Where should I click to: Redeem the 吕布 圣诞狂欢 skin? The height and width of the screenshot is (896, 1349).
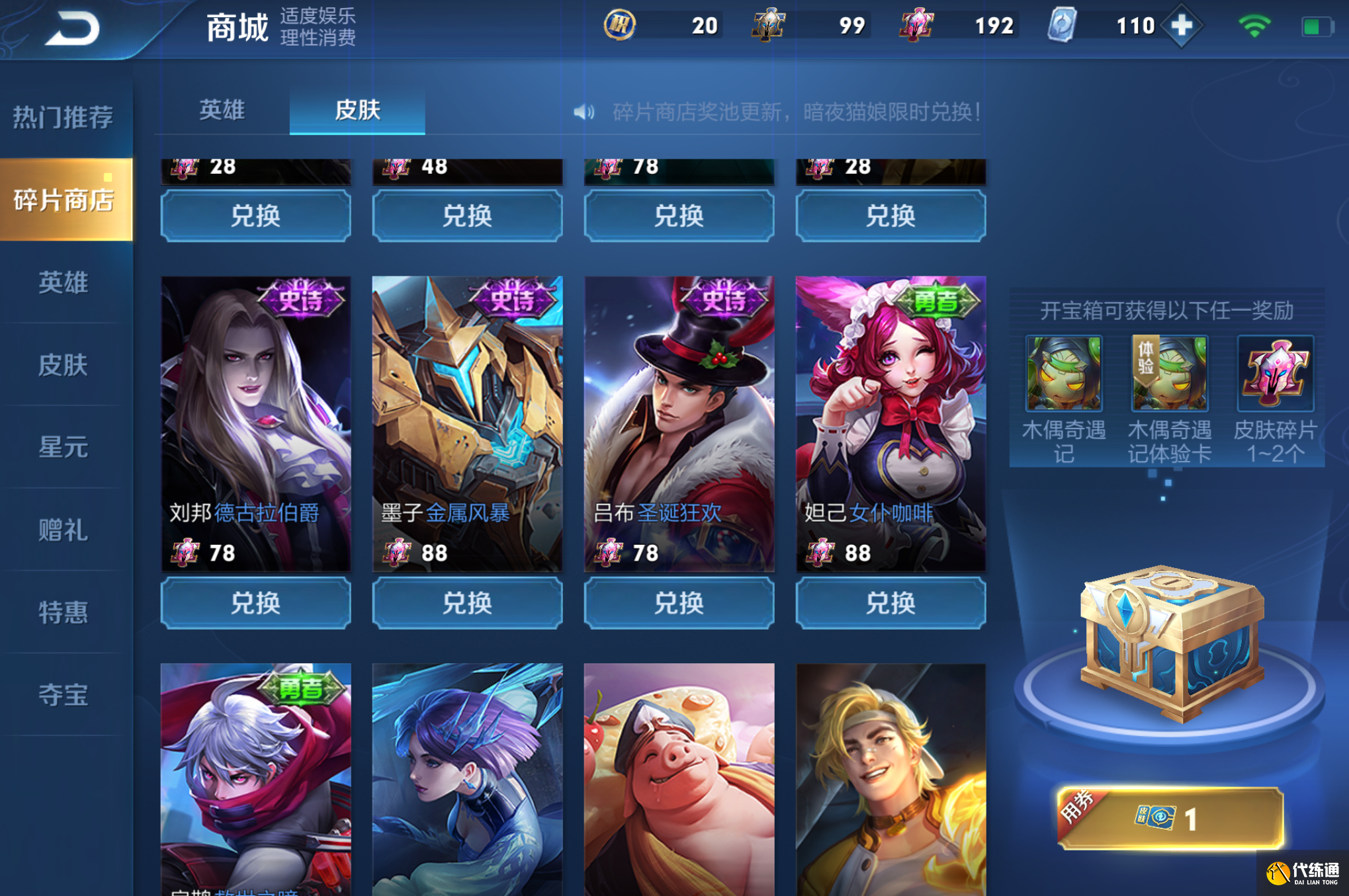point(679,602)
